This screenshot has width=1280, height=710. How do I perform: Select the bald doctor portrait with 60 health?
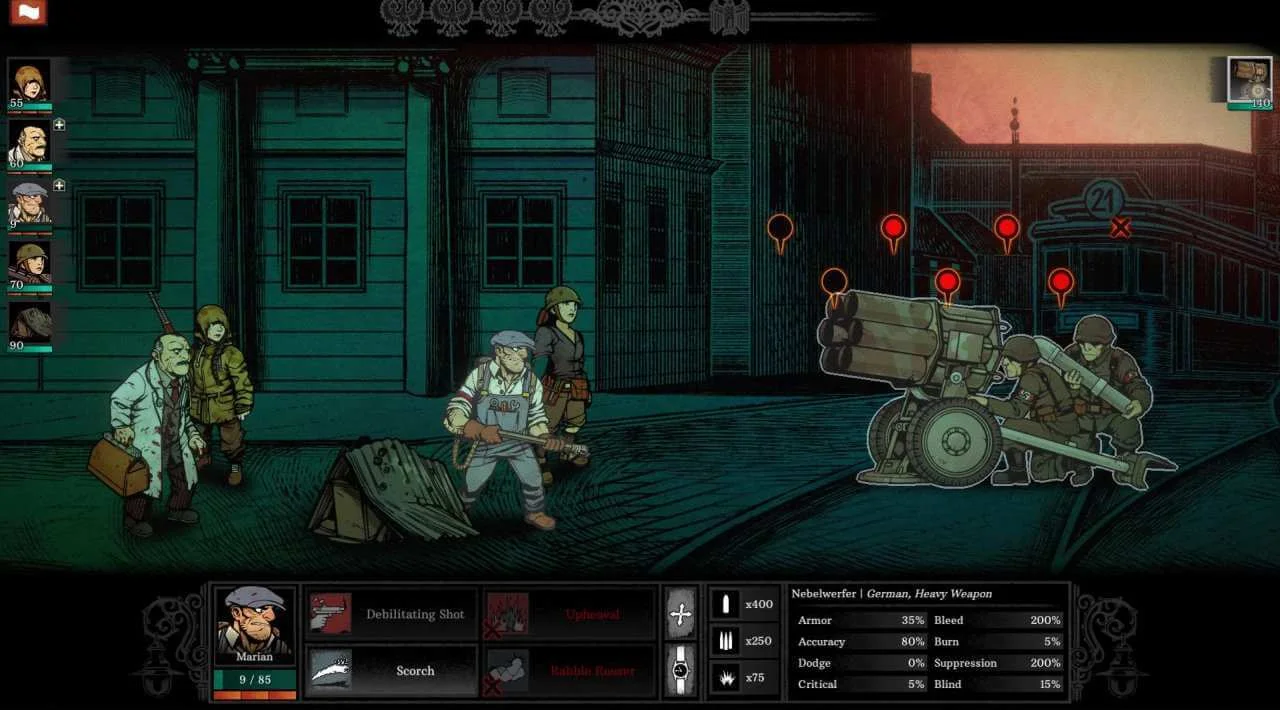(29, 142)
